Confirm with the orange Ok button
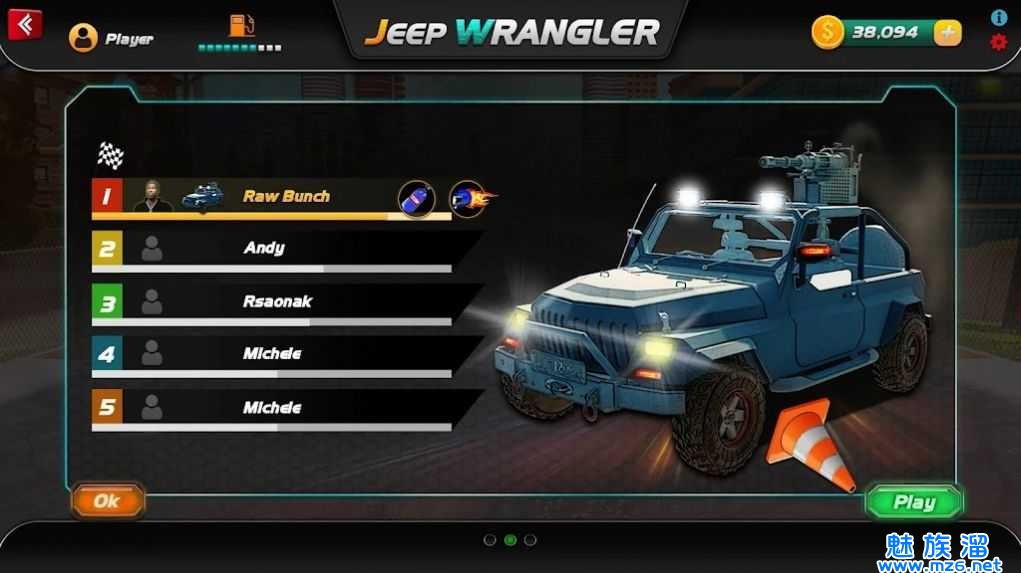The image size is (1021, 573). [x=107, y=501]
